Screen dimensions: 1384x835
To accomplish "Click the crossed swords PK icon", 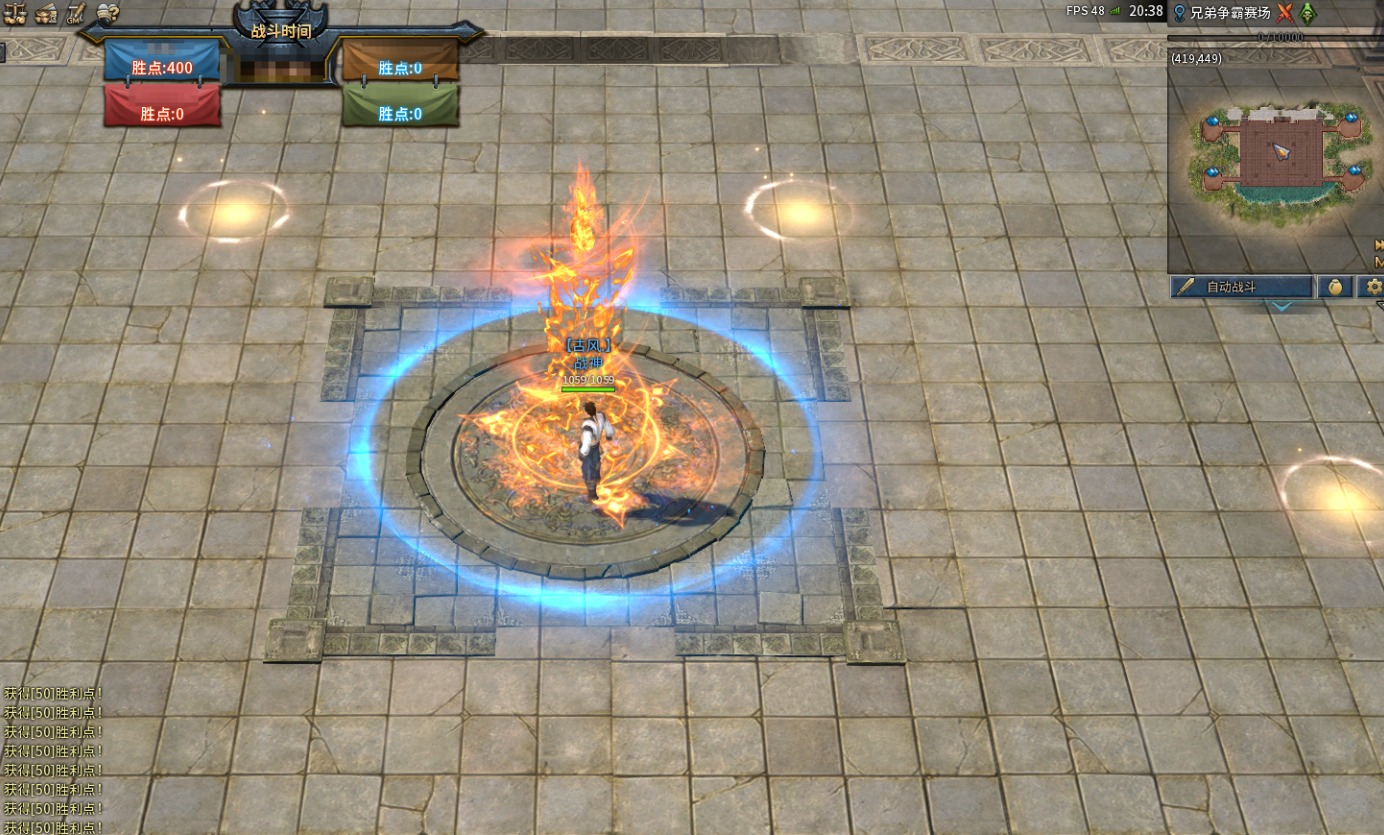I will pyautogui.click(x=1285, y=13).
